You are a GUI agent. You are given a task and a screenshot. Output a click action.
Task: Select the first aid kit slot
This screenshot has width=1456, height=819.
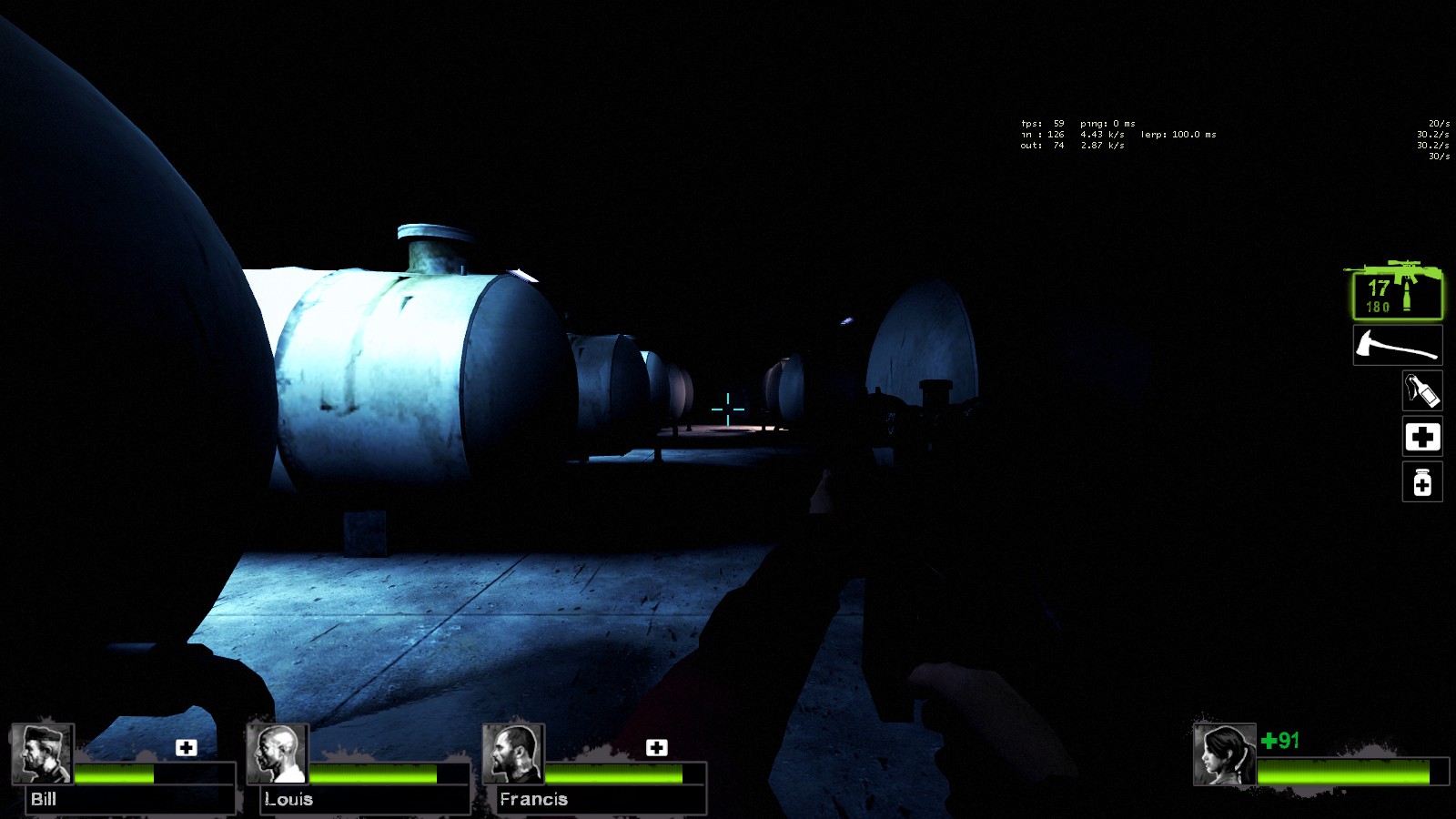[x=1421, y=438]
